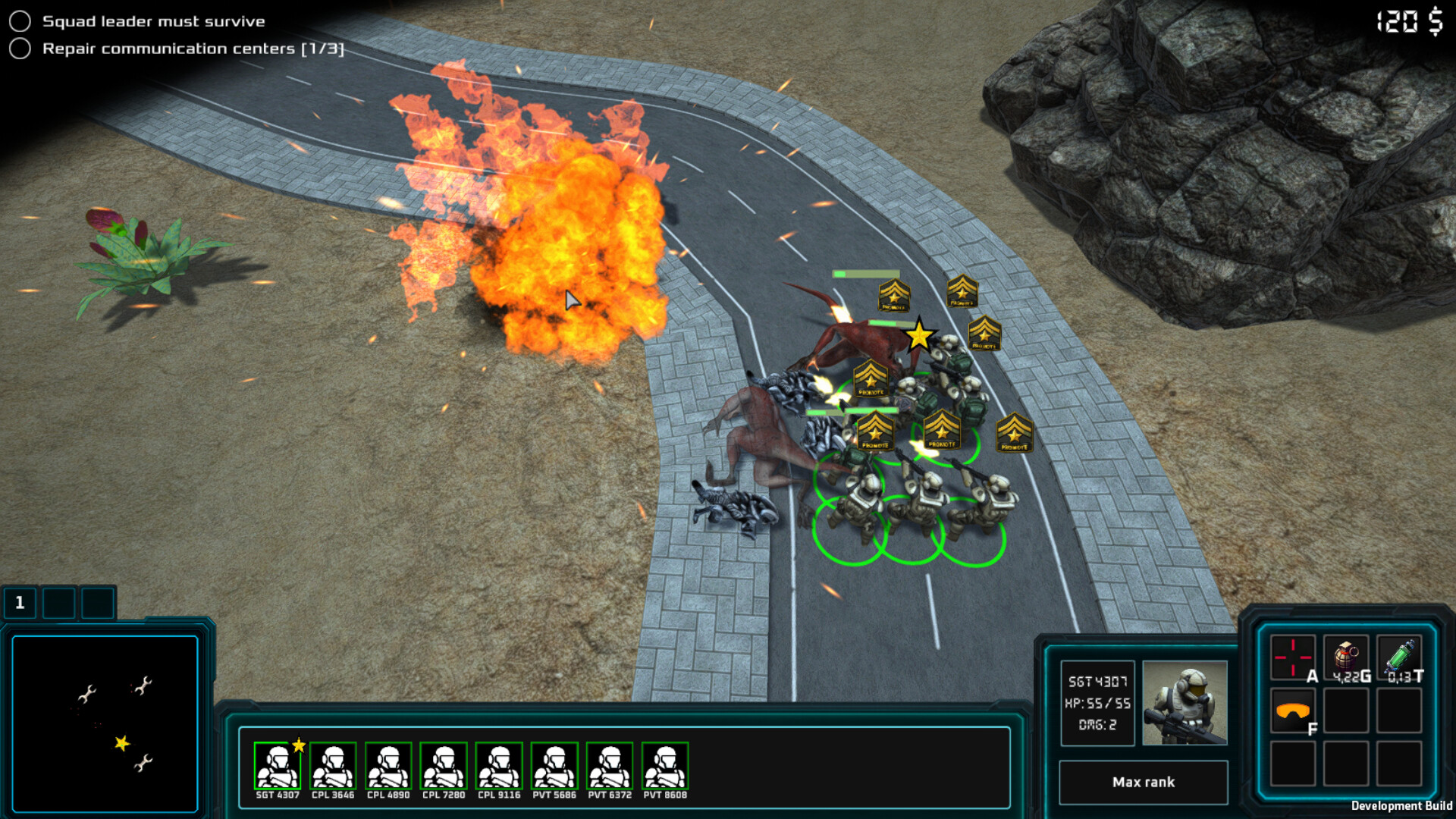
Task: Select squad member SGT 4307 portrait
Action: [x=277, y=767]
